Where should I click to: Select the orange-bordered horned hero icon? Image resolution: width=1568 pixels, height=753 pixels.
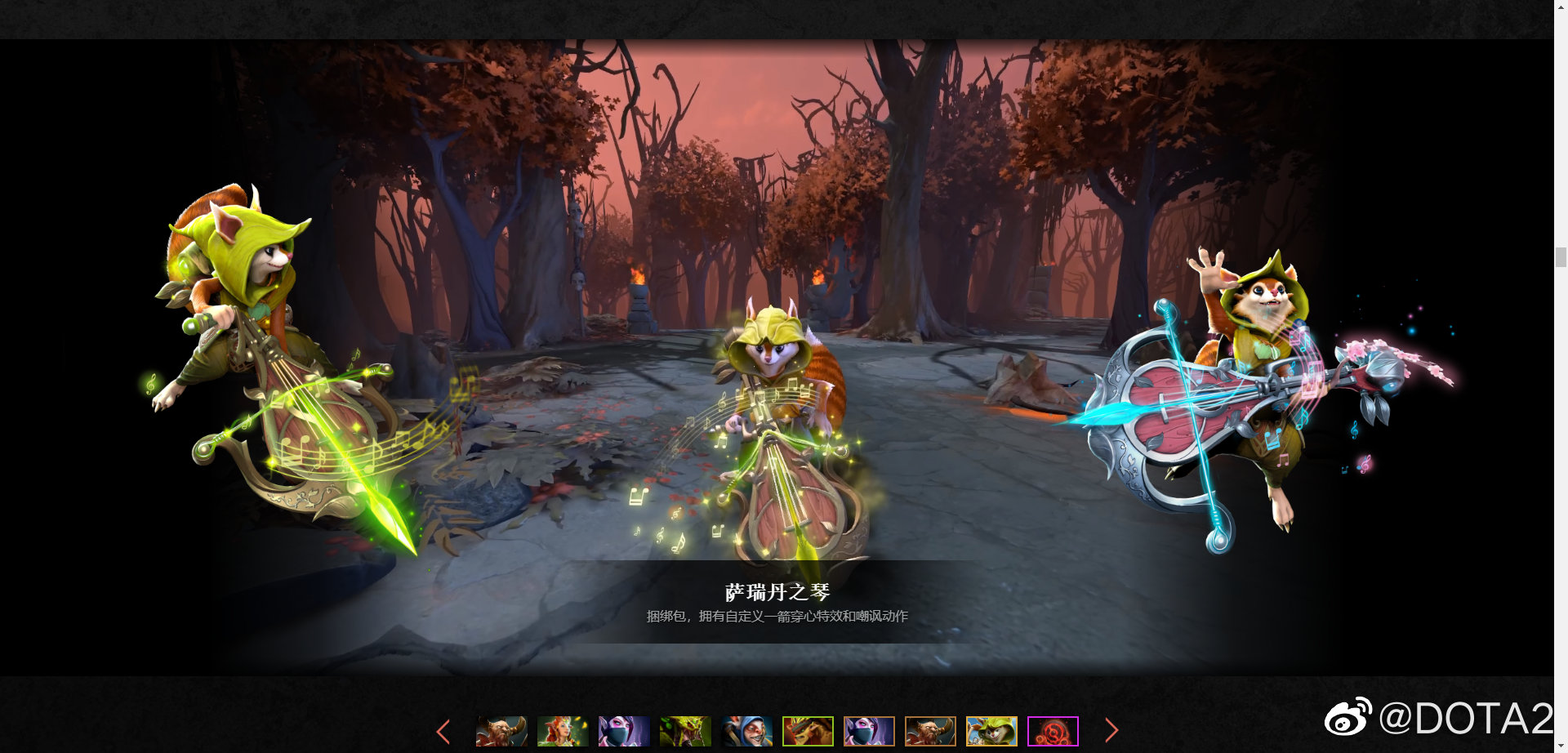(x=931, y=731)
